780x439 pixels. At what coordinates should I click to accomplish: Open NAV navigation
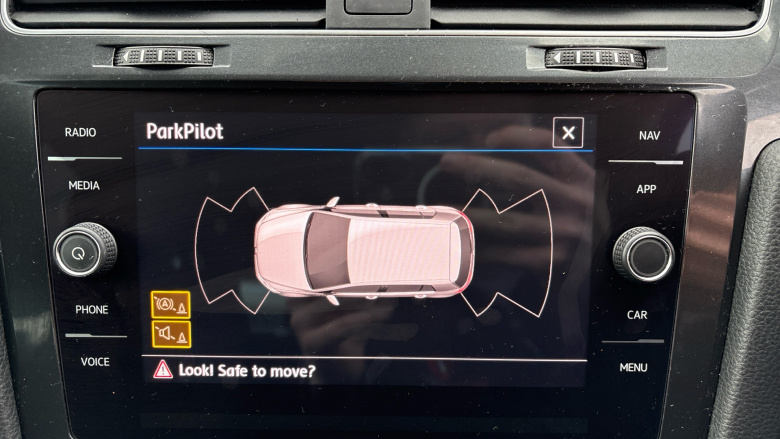(649, 136)
